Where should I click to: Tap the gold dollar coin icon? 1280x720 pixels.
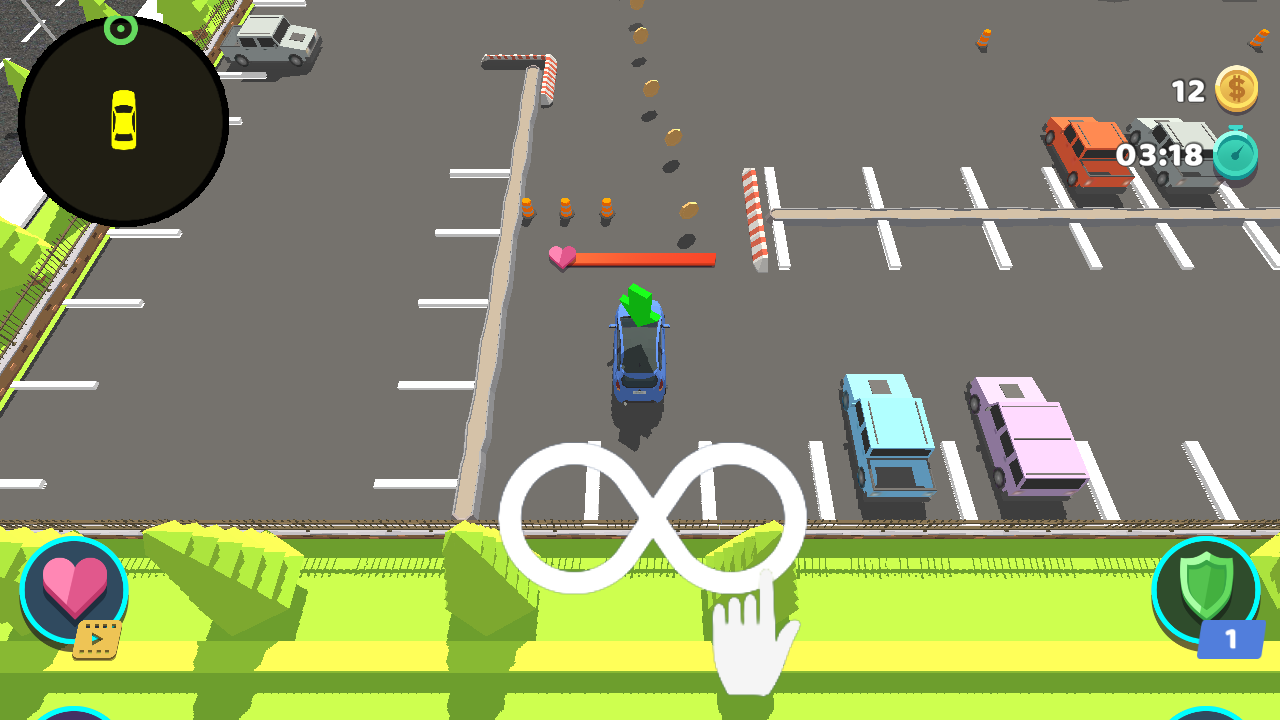pos(1236,90)
